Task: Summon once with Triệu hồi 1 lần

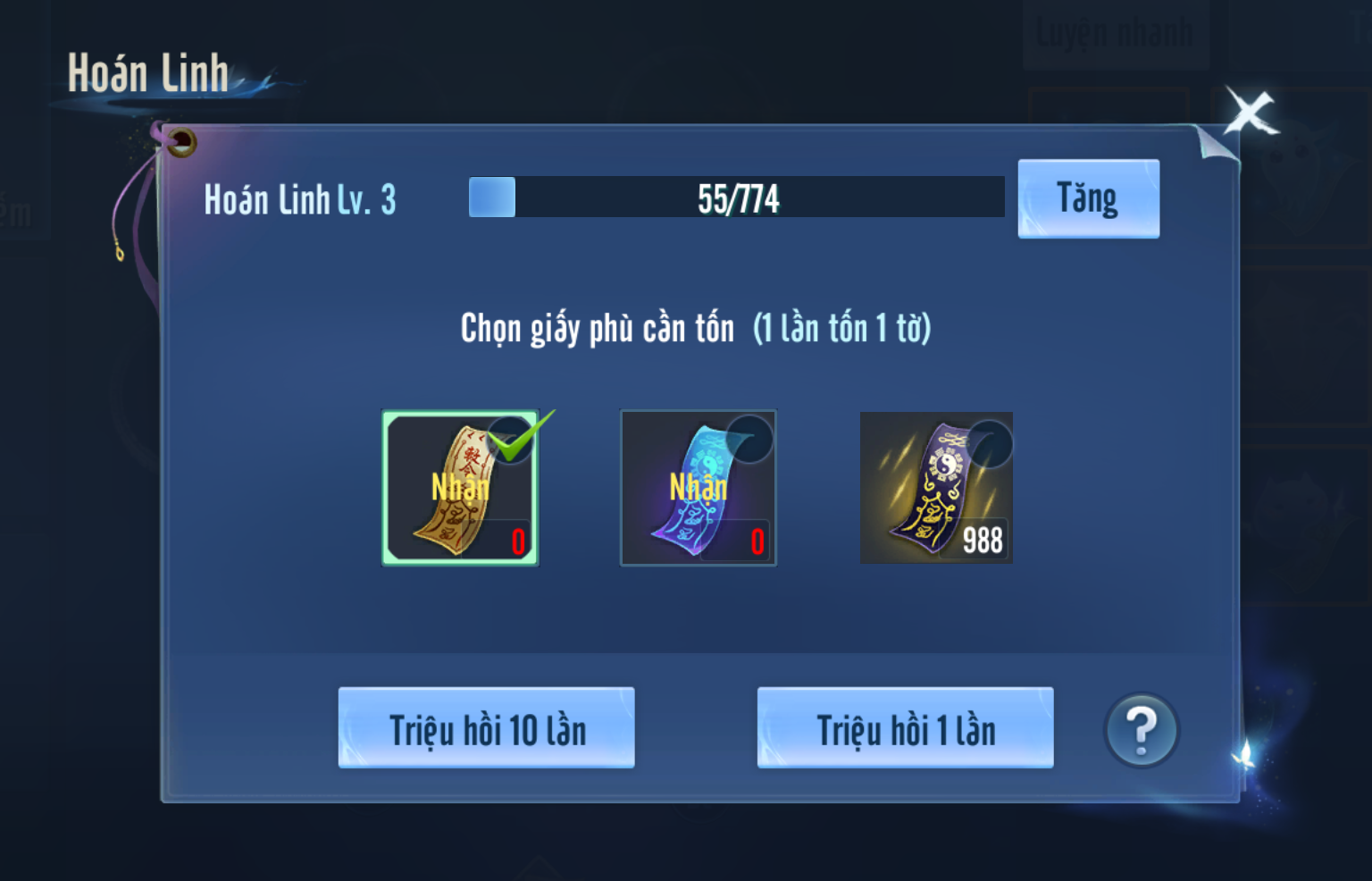Action: point(905,728)
